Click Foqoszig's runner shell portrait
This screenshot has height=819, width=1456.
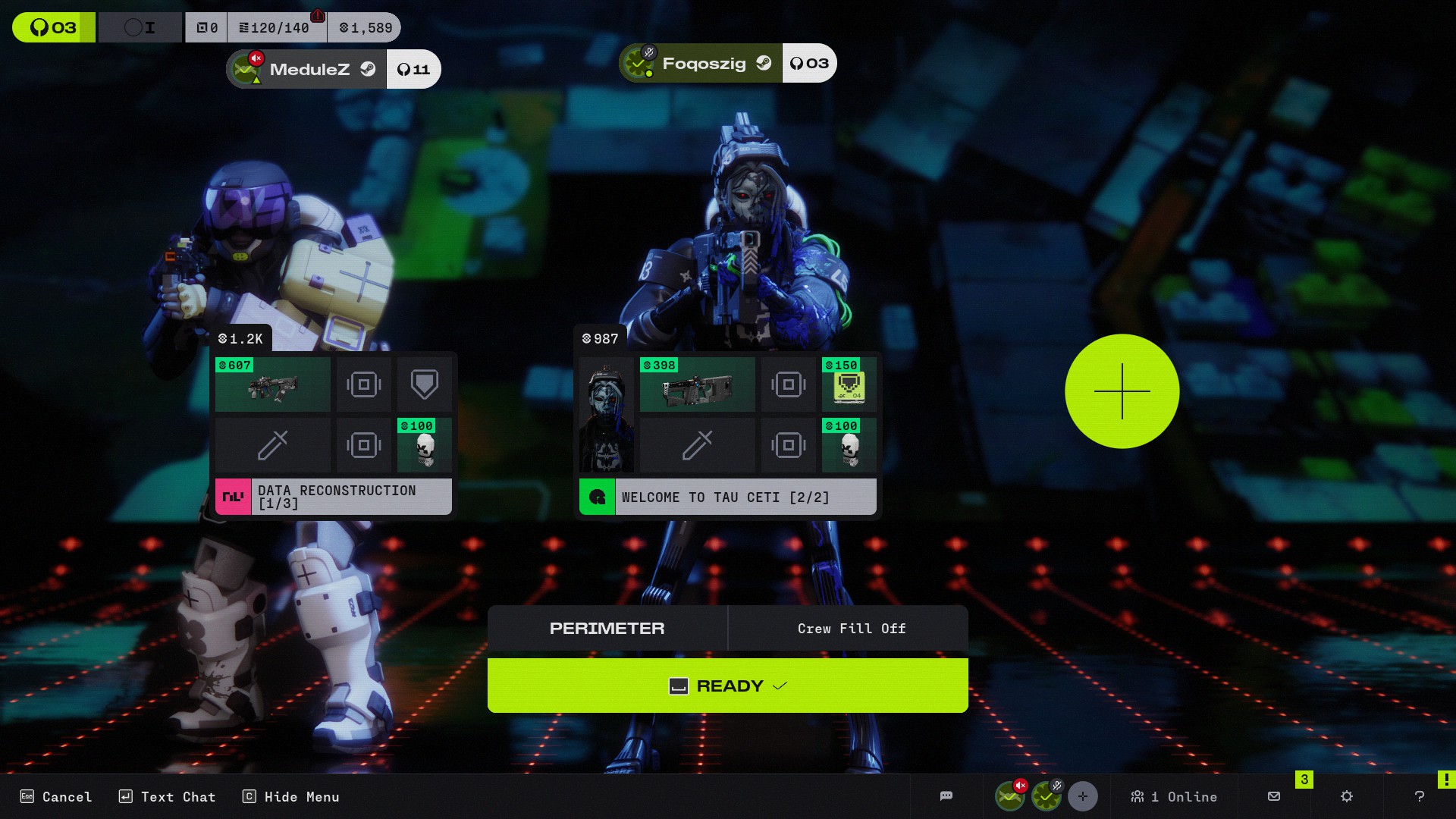tap(607, 416)
